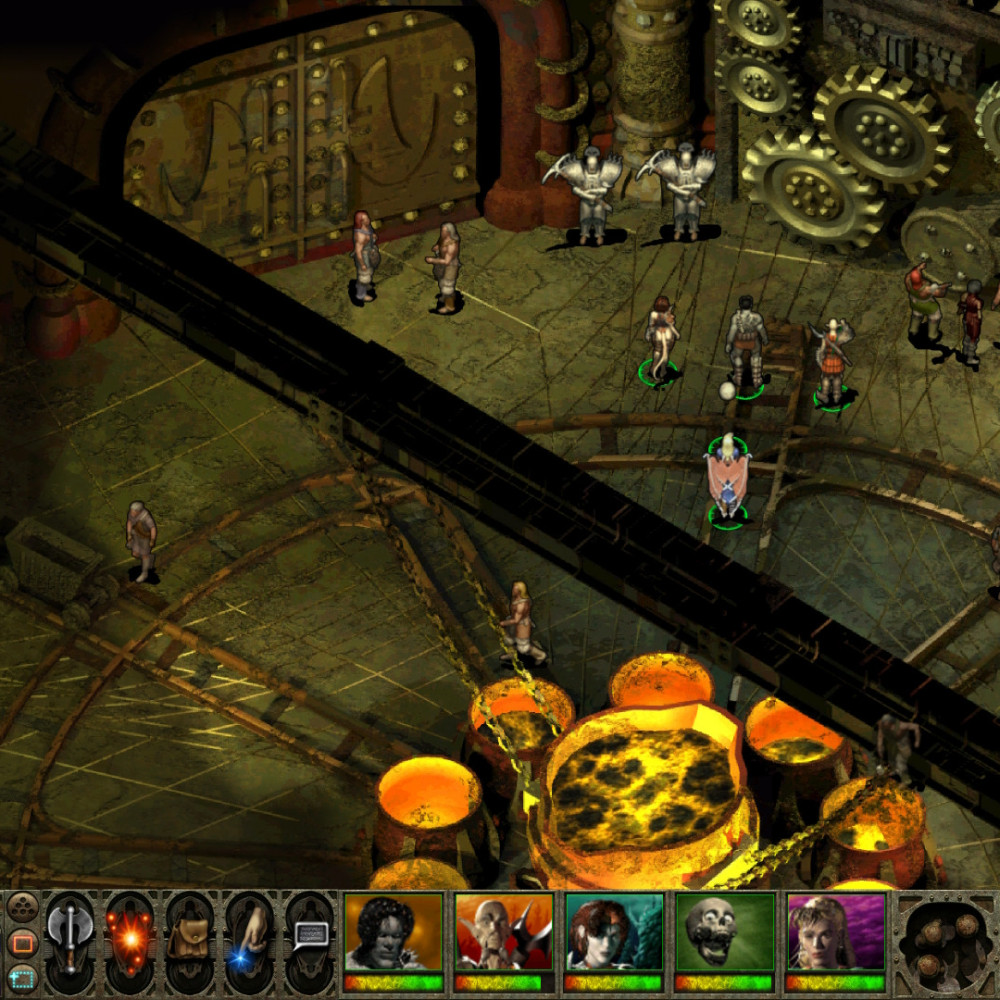
Task: Click the orange rectangle button
Action: [21, 942]
